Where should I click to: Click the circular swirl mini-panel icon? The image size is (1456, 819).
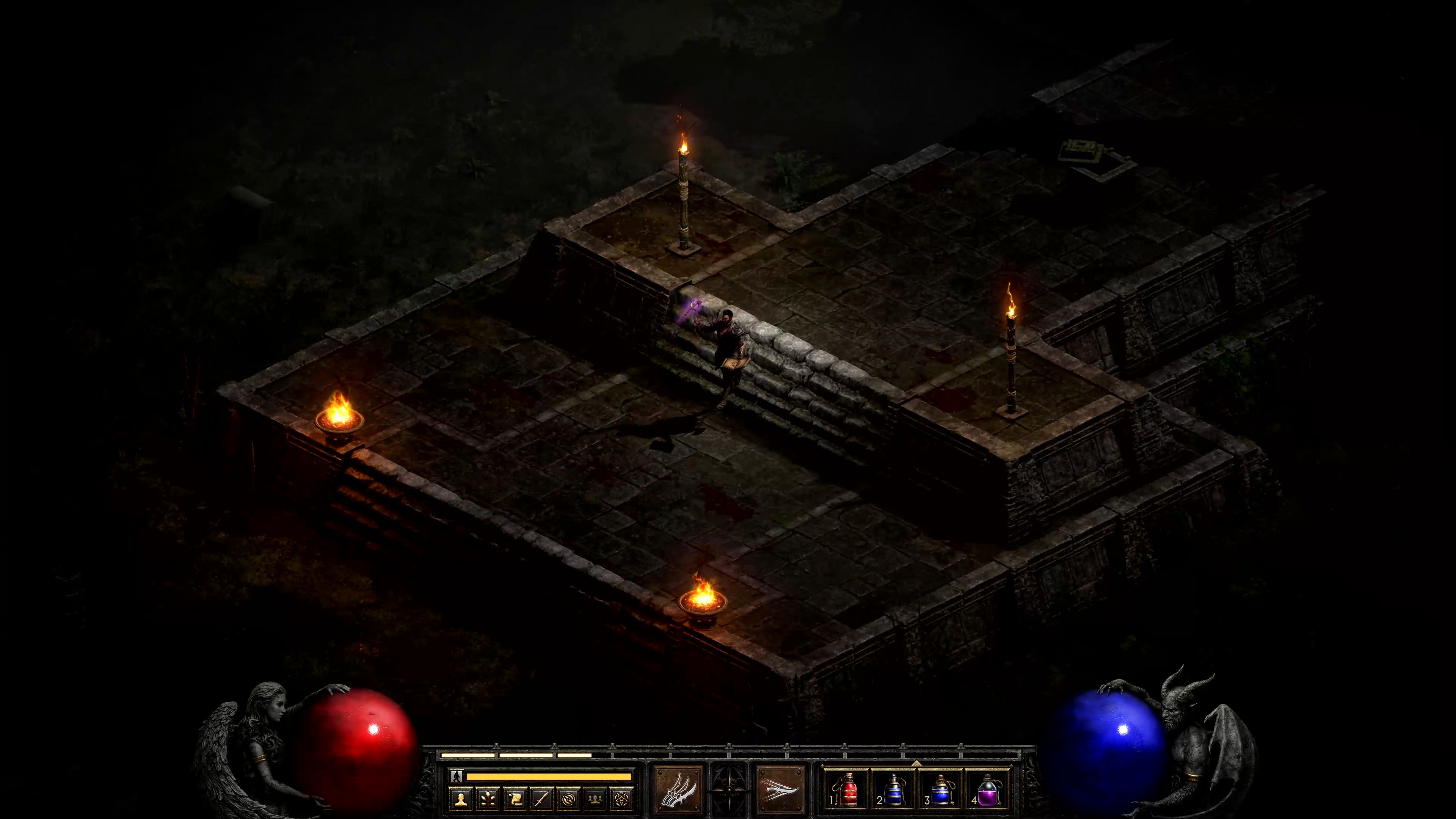(x=568, y=799)
